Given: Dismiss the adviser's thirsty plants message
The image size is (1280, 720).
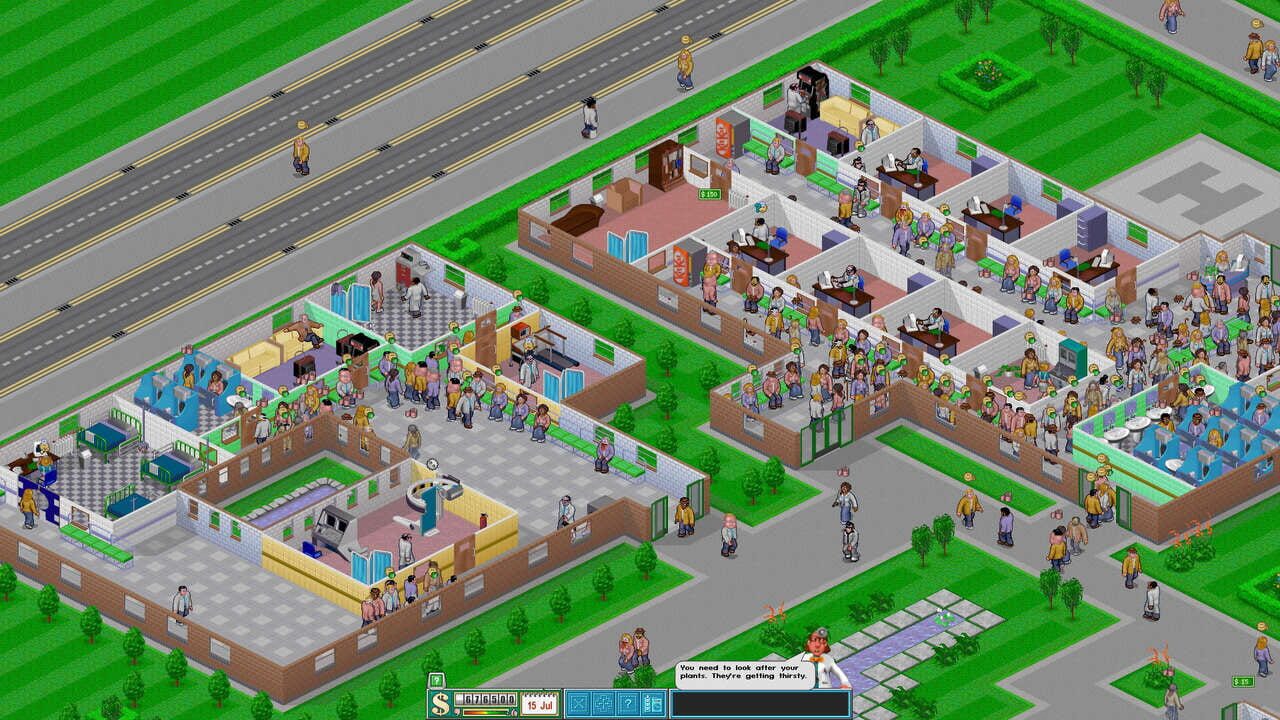Looking at the screenshot, I should pos(745,672).
